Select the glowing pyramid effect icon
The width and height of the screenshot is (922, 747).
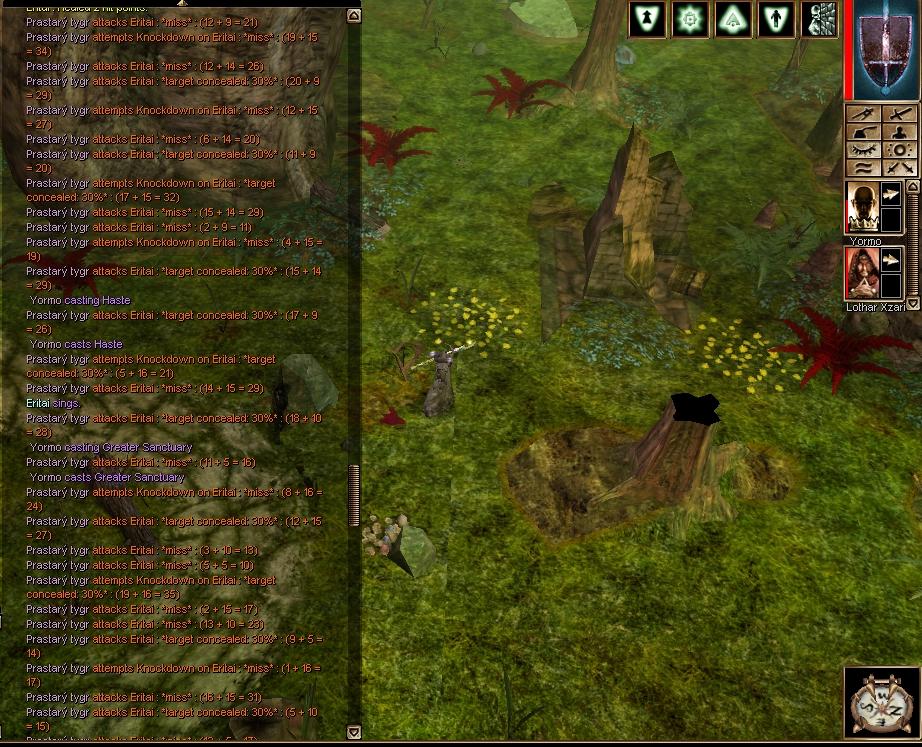733,19
